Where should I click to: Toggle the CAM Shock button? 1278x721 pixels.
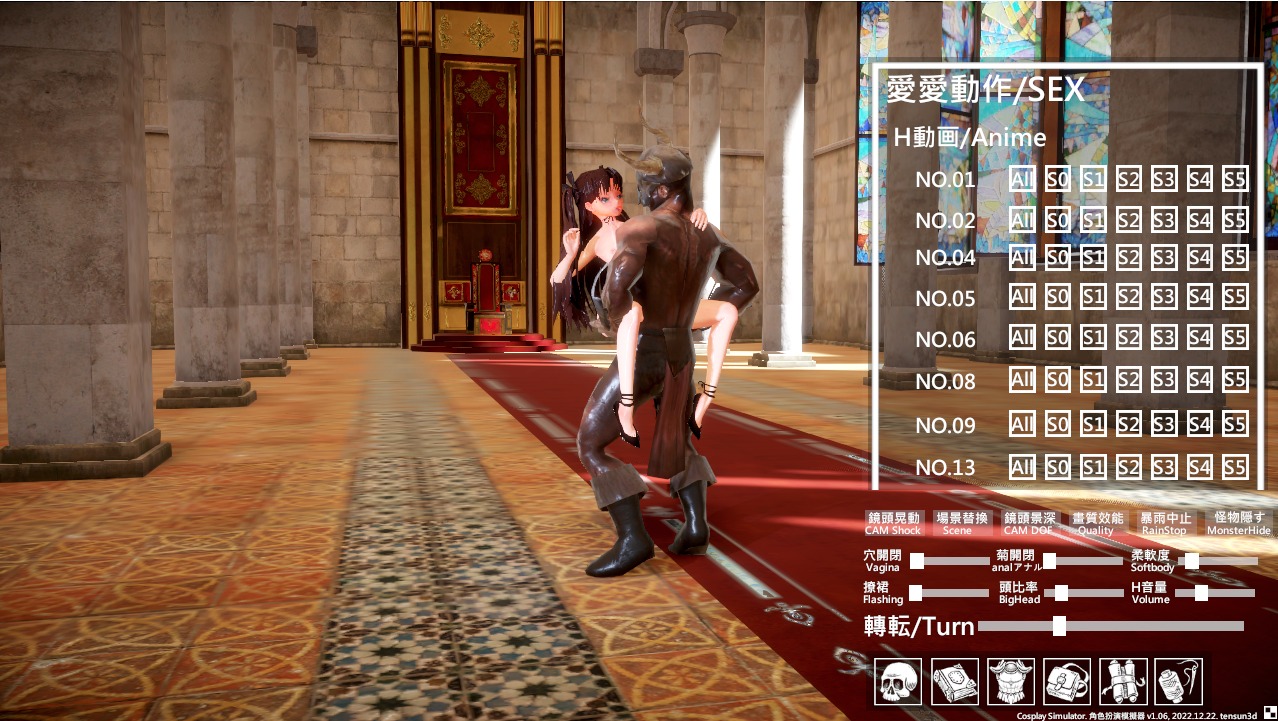pyautogui.click(x=893, y=523)
